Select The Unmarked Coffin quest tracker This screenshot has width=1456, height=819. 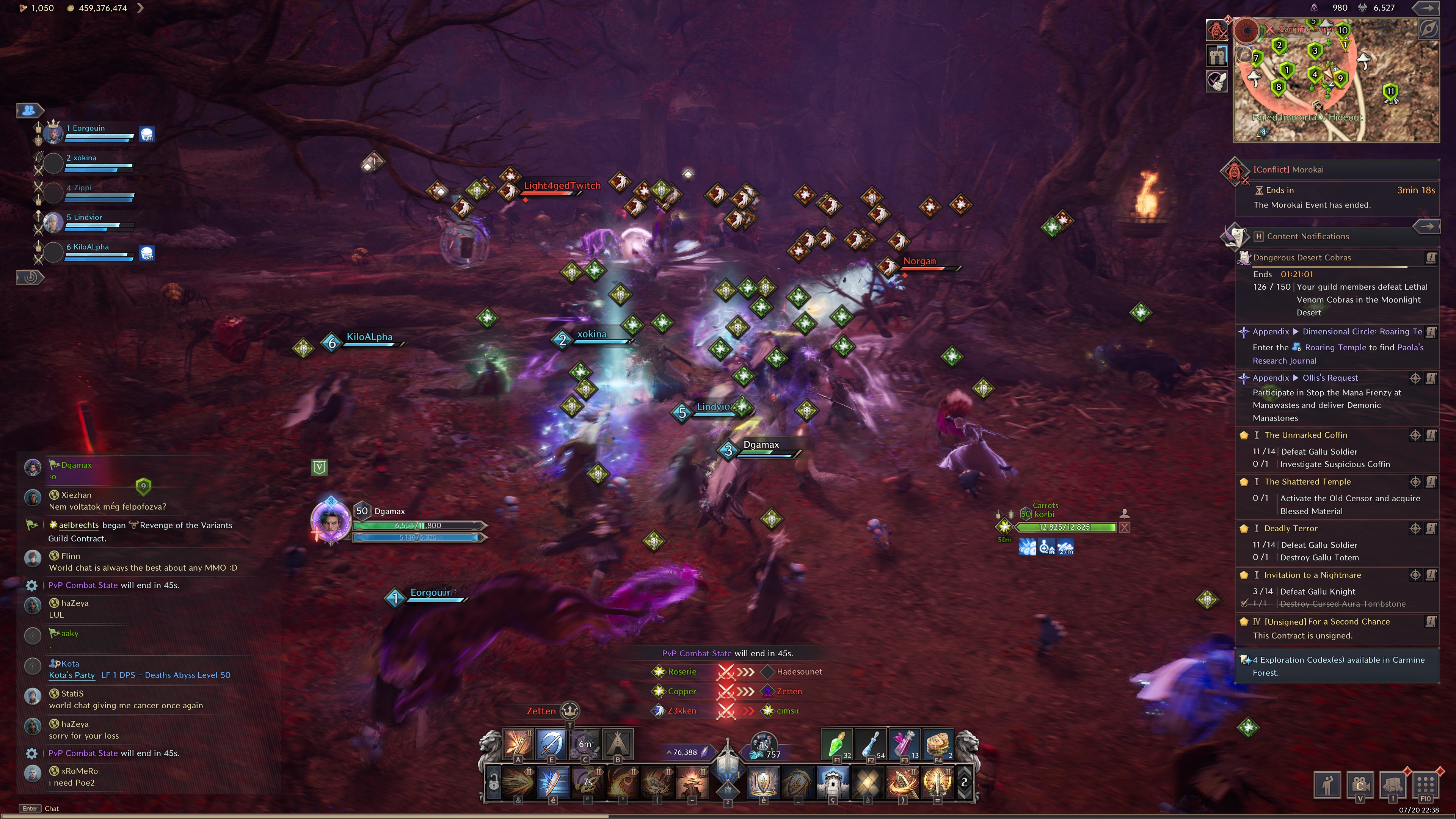coord(1305,435)
